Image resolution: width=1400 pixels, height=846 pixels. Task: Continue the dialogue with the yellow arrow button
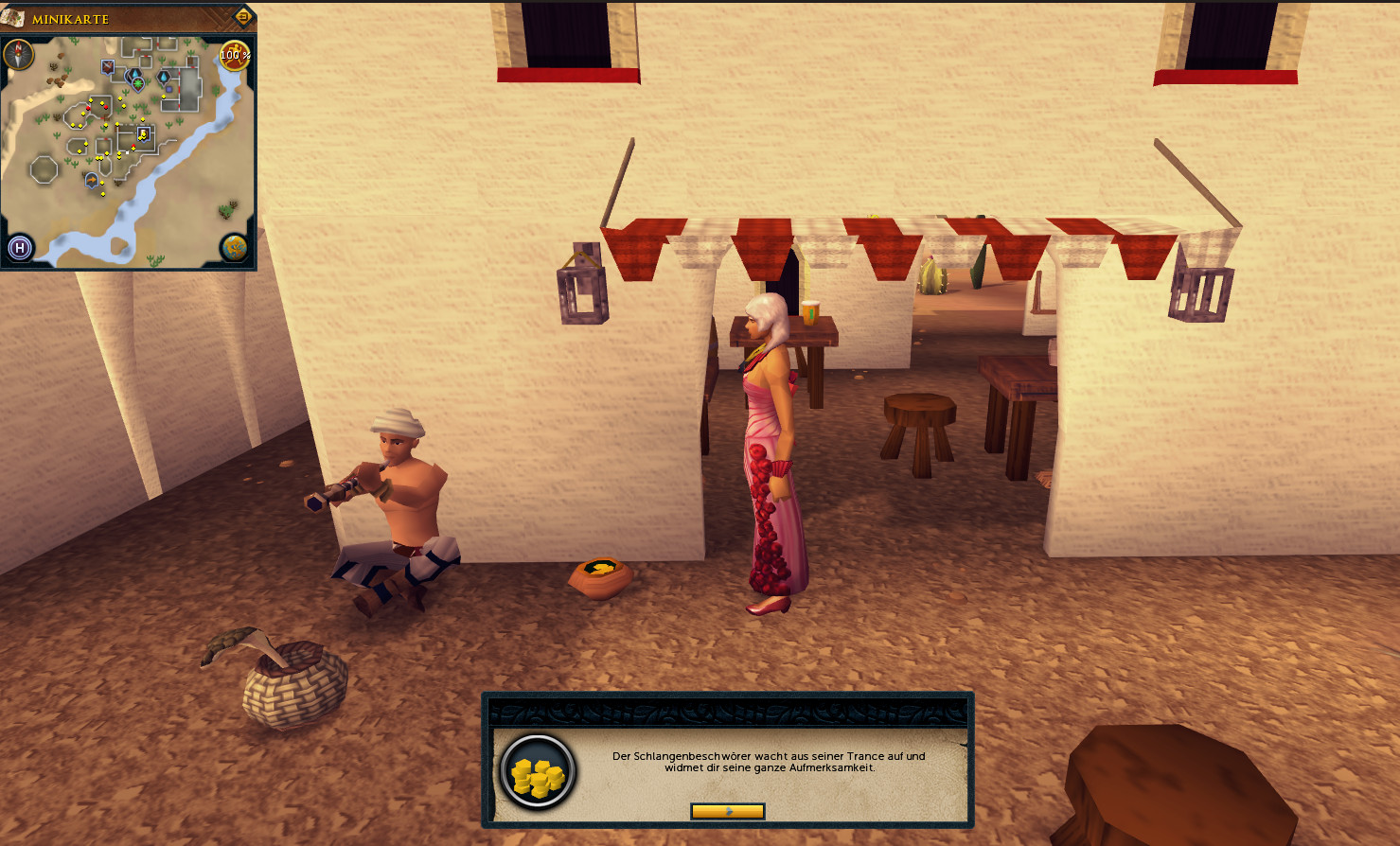coord(727,811)
